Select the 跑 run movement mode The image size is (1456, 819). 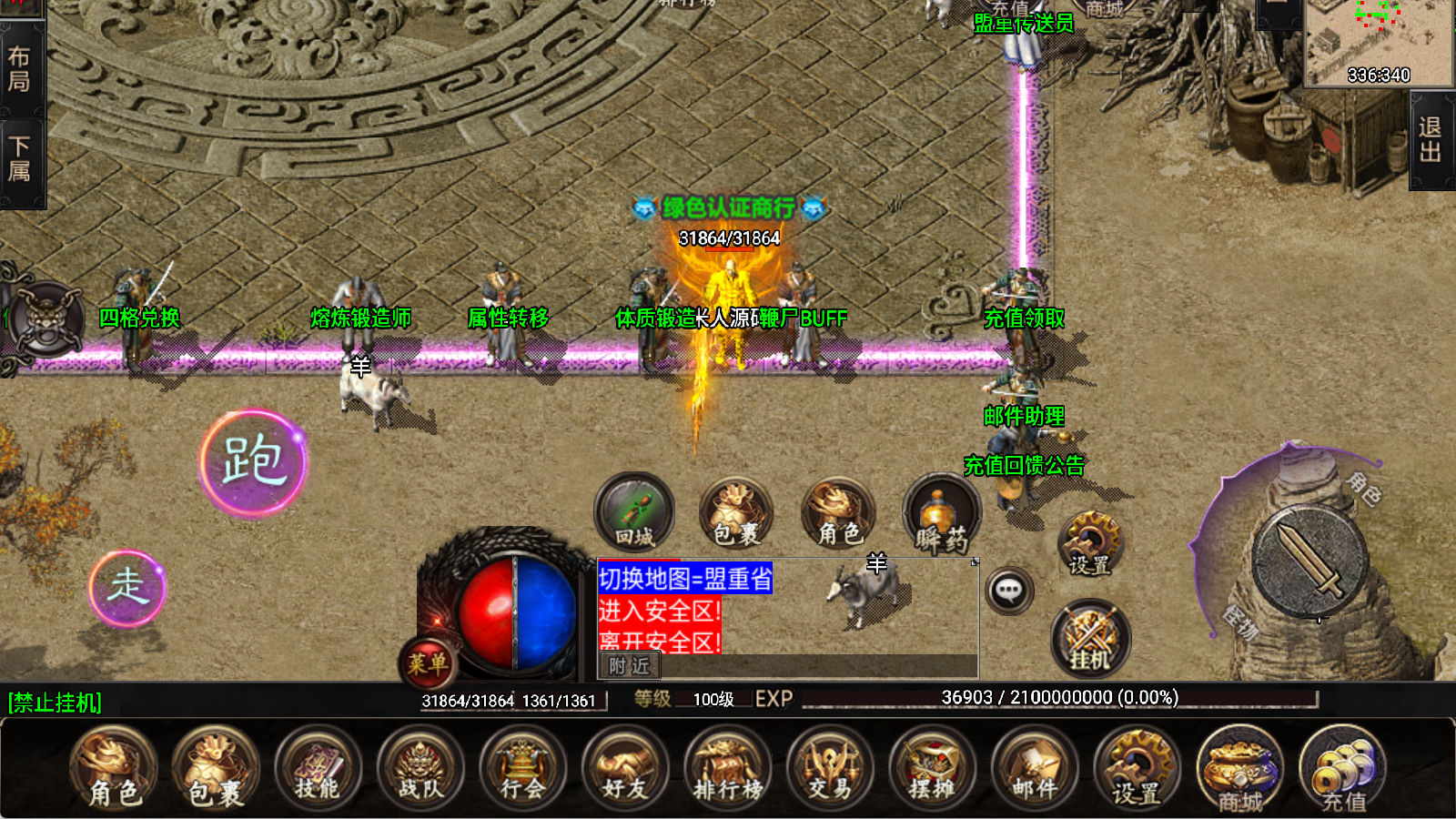point(253,462)
